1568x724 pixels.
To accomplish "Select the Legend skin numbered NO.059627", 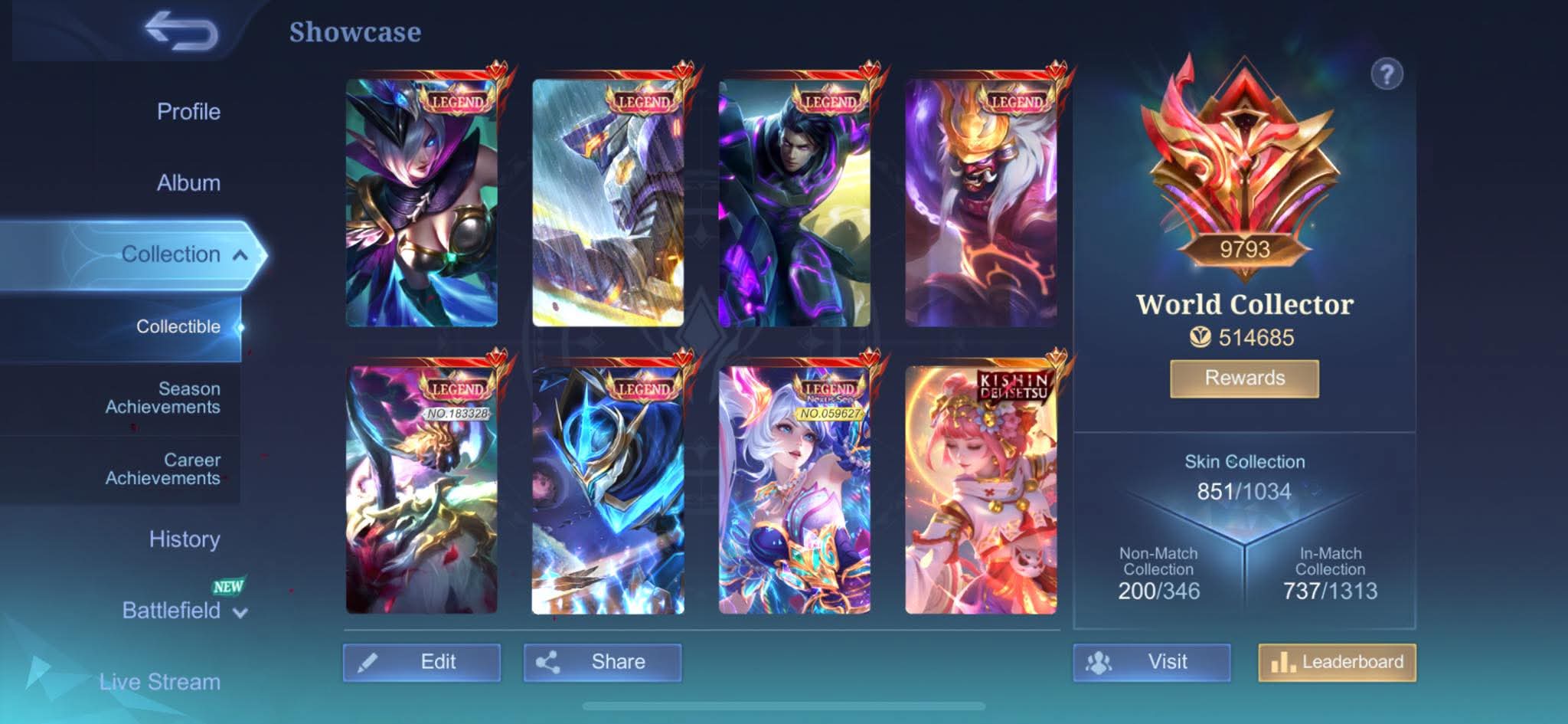I will tap(794, 490).
